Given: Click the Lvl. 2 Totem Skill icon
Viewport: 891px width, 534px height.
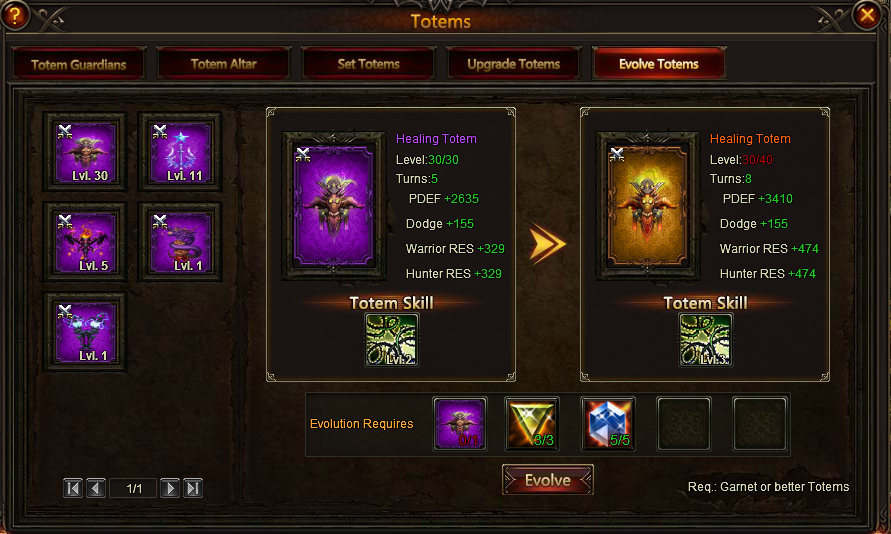Looking at the screenshot, I should pyautogui.click(x=391, y=340).
